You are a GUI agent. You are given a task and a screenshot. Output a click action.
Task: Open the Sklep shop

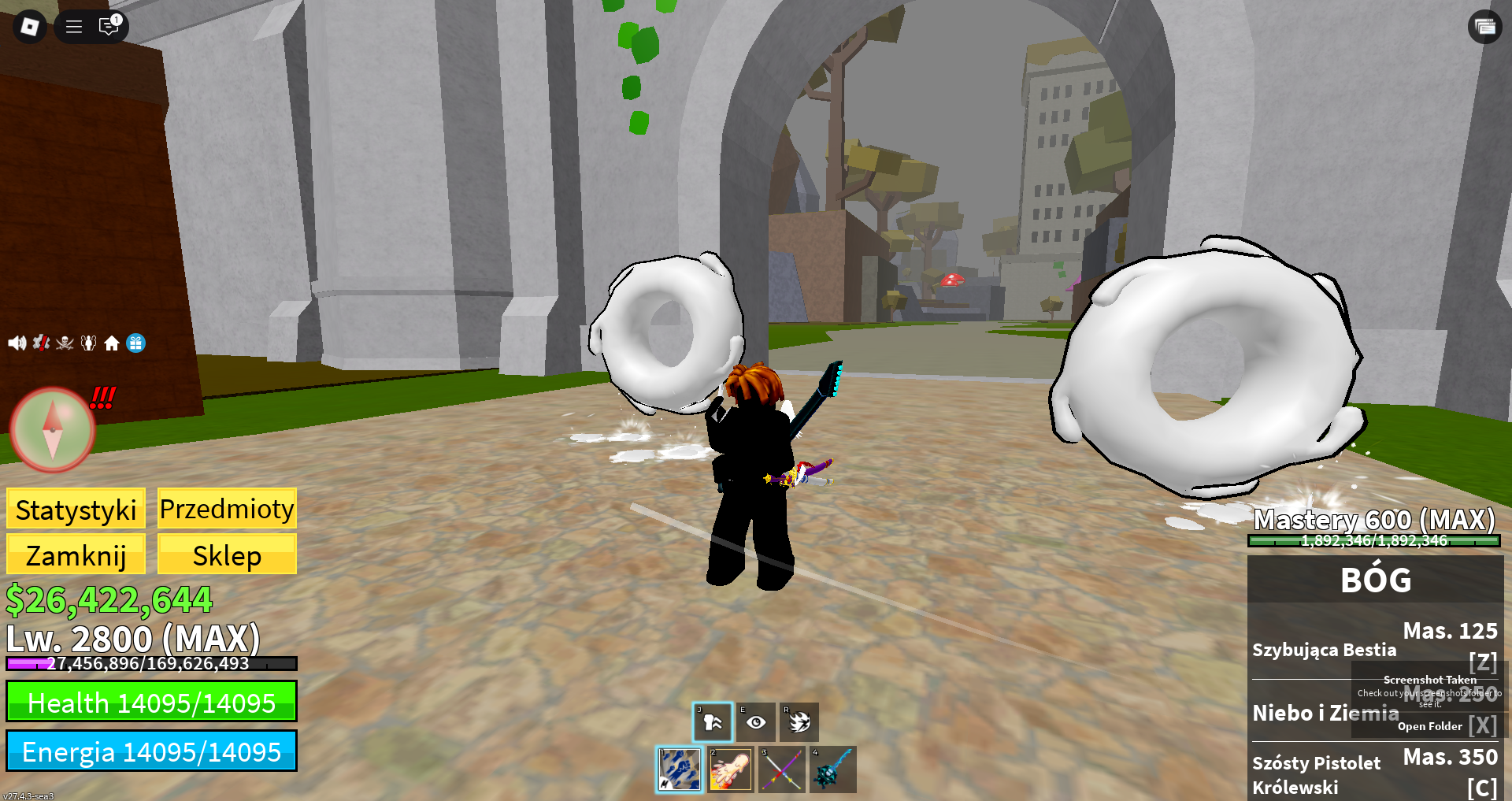tap(227, 555)
